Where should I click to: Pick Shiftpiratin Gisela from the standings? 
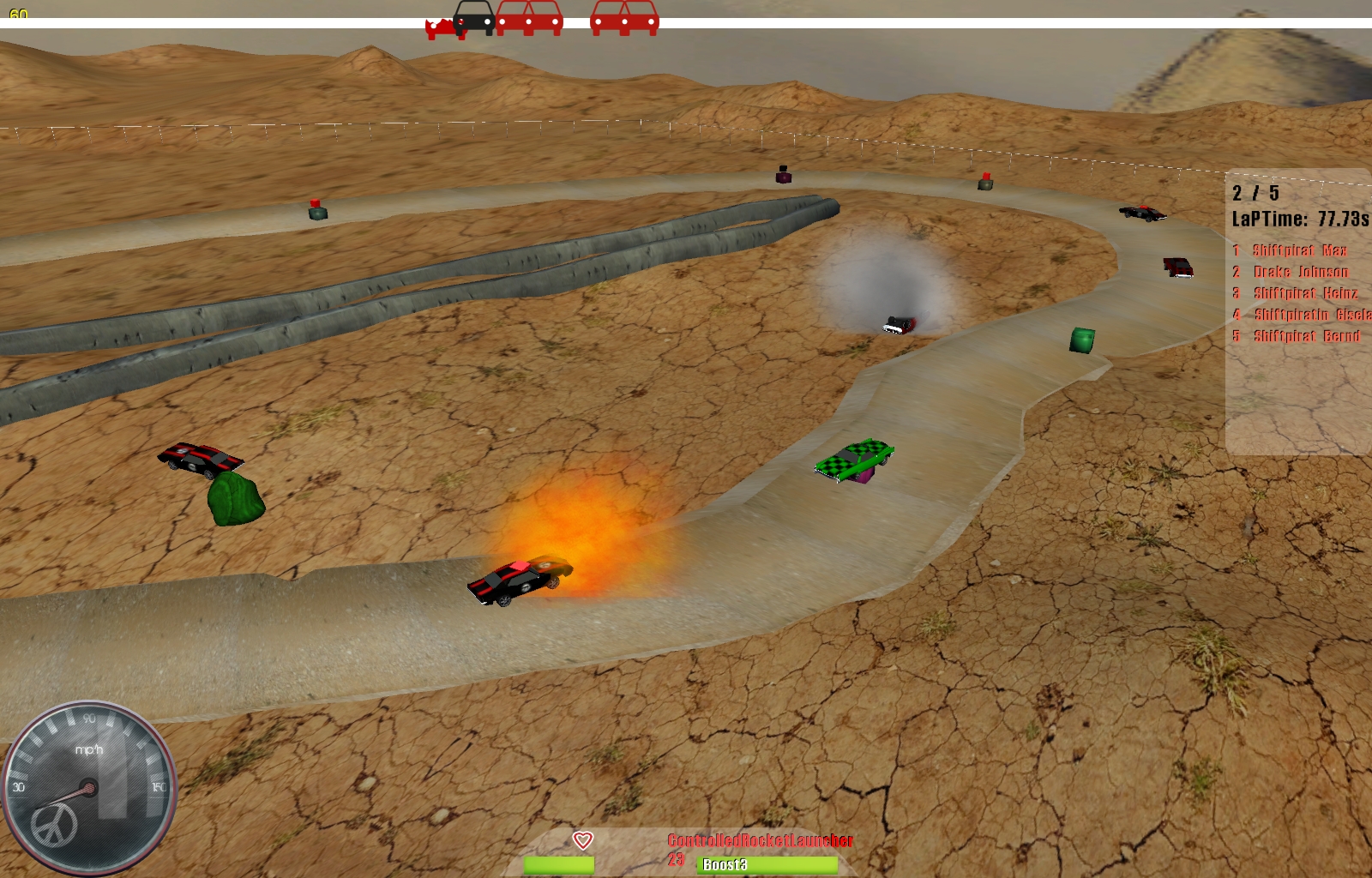pyautogui.click(x=1311, y=315)
